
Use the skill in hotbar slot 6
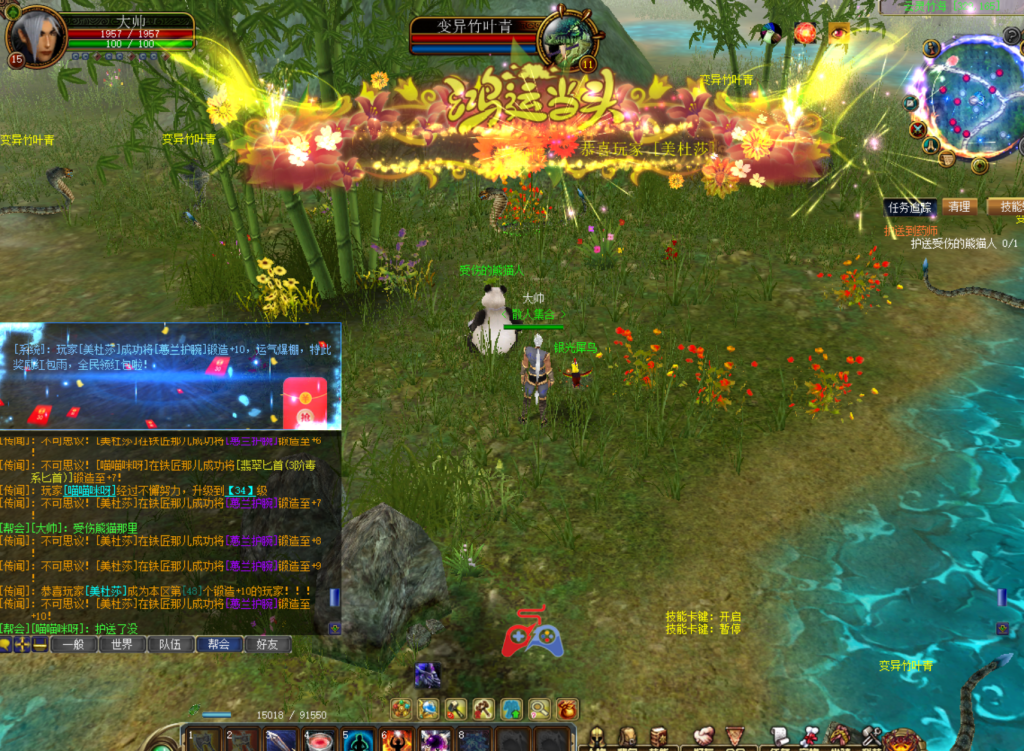coord(397,741)
